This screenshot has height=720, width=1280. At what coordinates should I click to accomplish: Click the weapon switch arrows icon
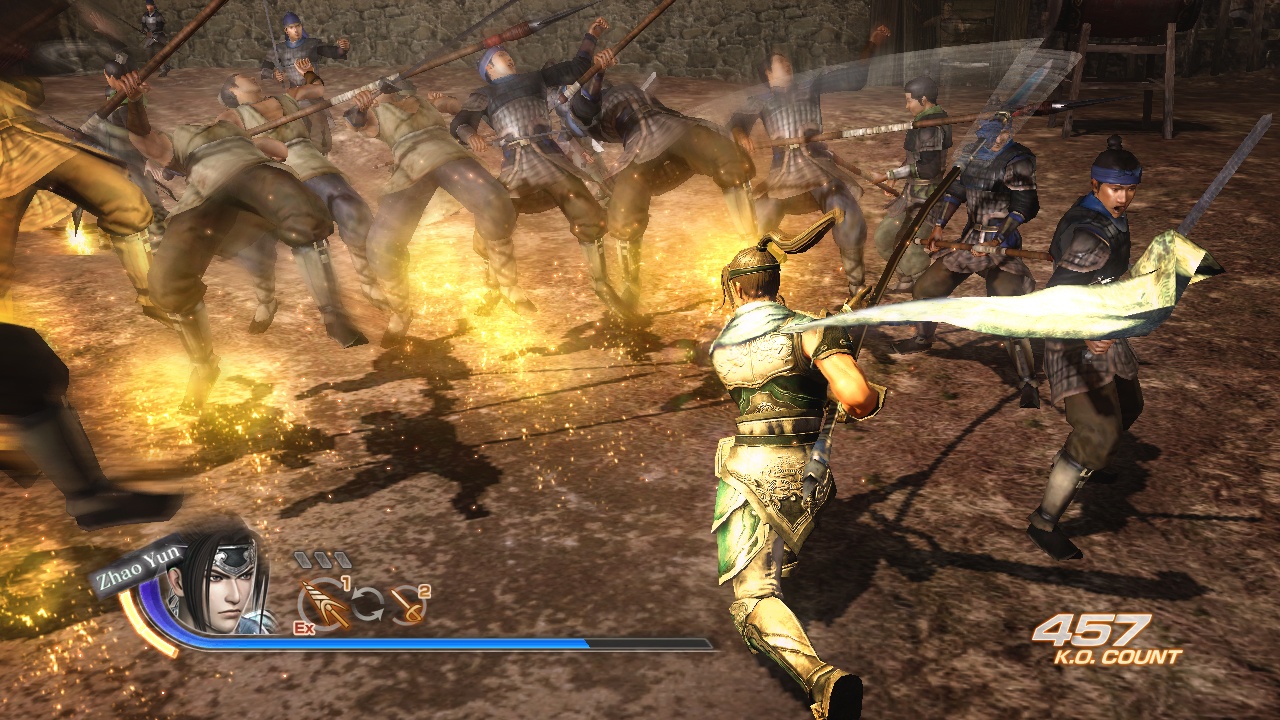pos(368,603)
